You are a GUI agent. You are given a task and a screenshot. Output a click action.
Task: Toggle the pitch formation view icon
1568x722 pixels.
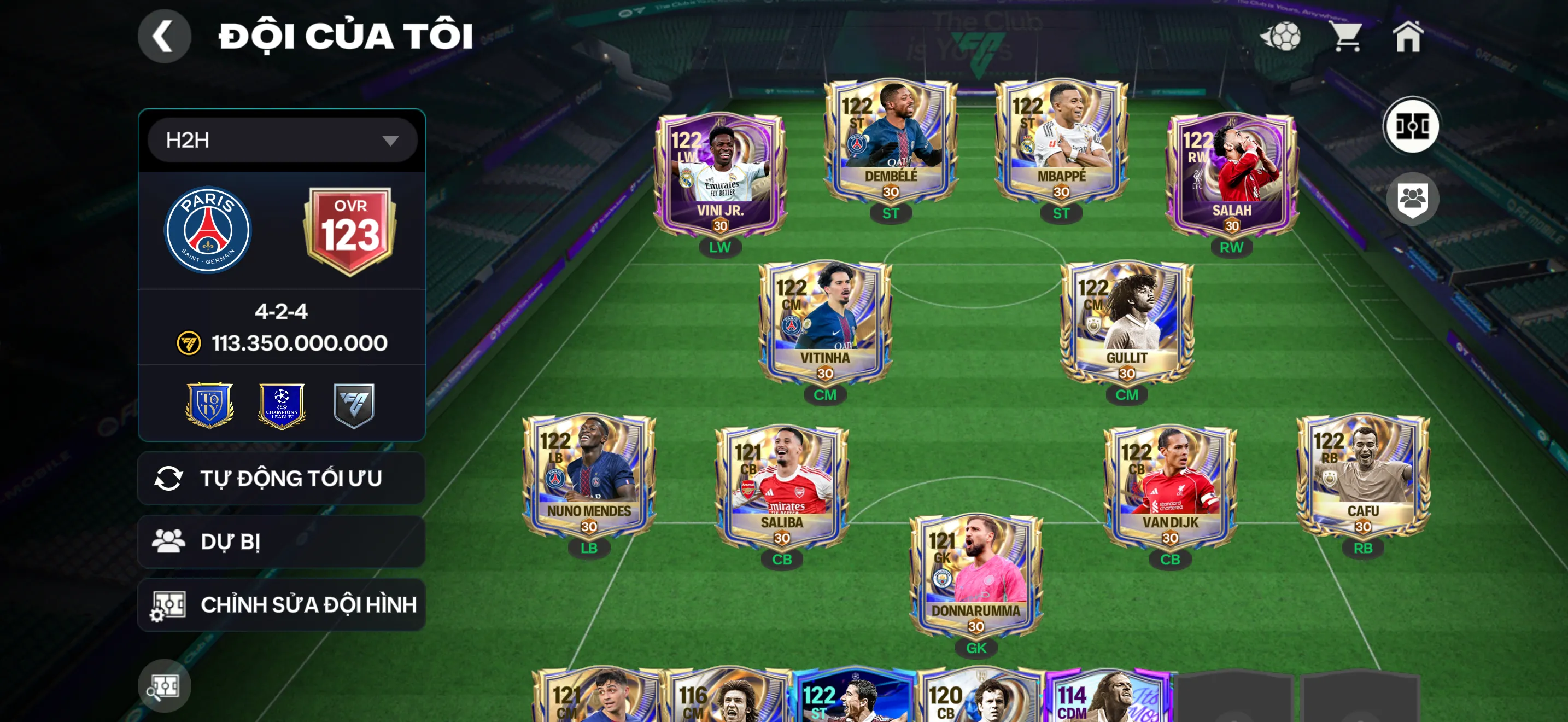click(x=1411, y=125)
